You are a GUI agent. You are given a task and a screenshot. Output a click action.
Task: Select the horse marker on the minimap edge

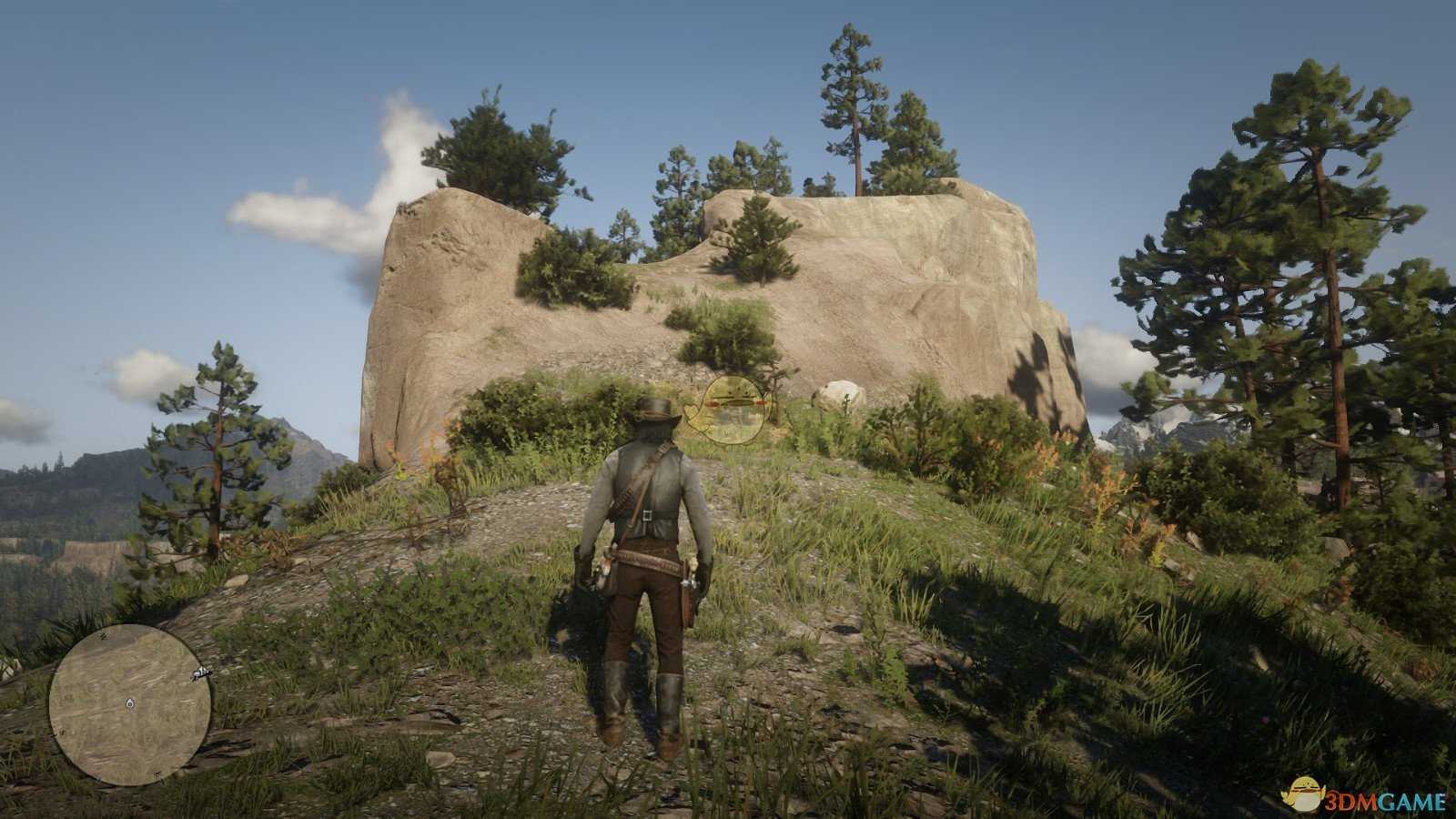(x=201, y=674)
